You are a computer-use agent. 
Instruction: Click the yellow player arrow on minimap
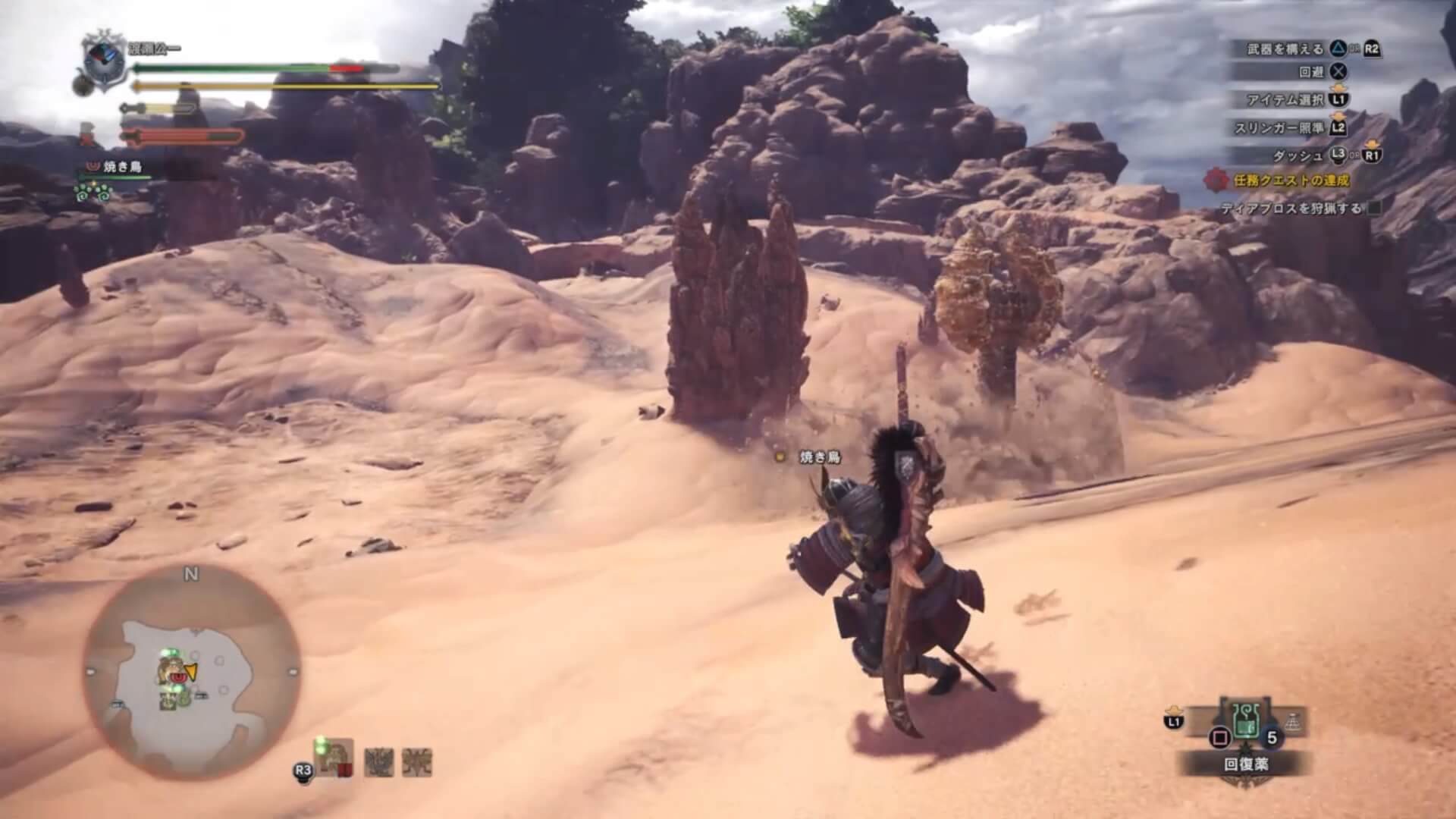point(190,671)
